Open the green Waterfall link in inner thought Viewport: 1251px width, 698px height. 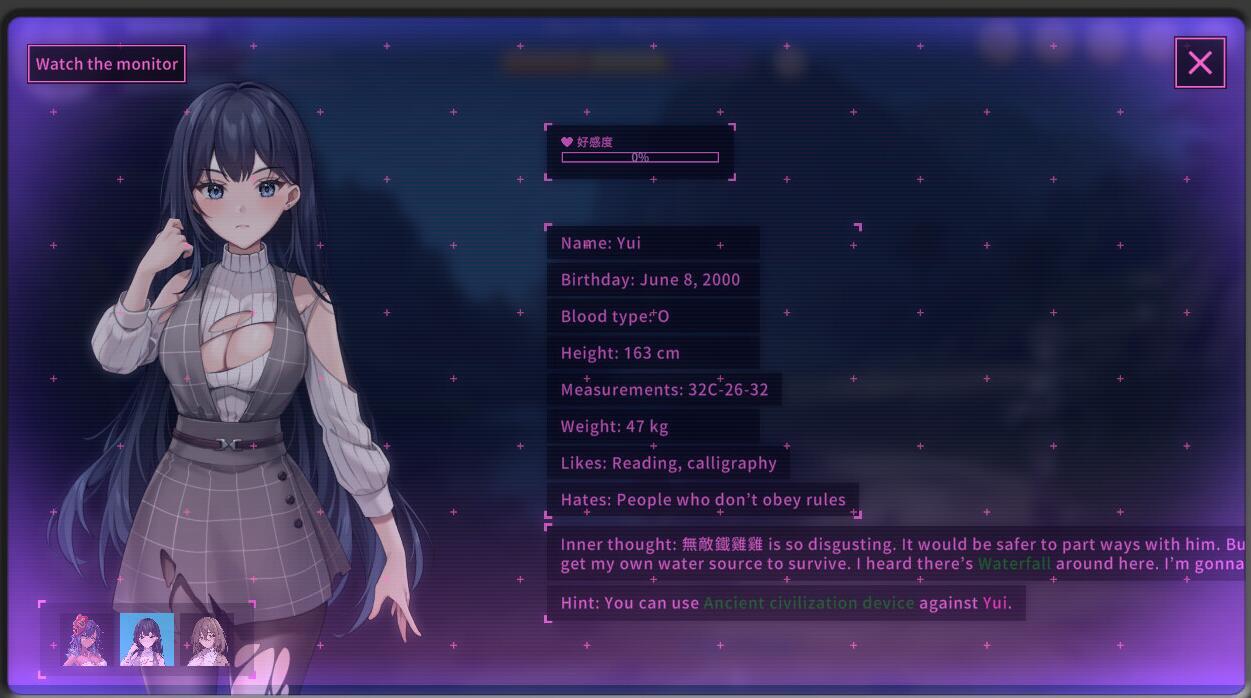click(x=1014, y=564)
